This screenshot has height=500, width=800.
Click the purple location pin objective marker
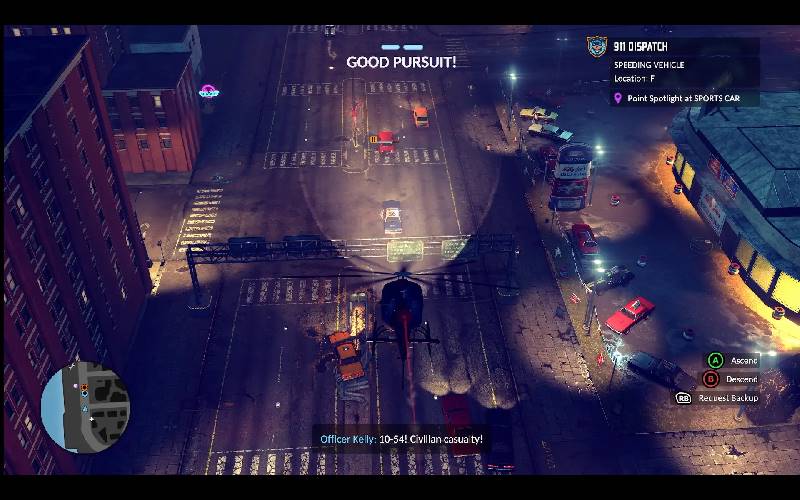click(x=618, y=98)
